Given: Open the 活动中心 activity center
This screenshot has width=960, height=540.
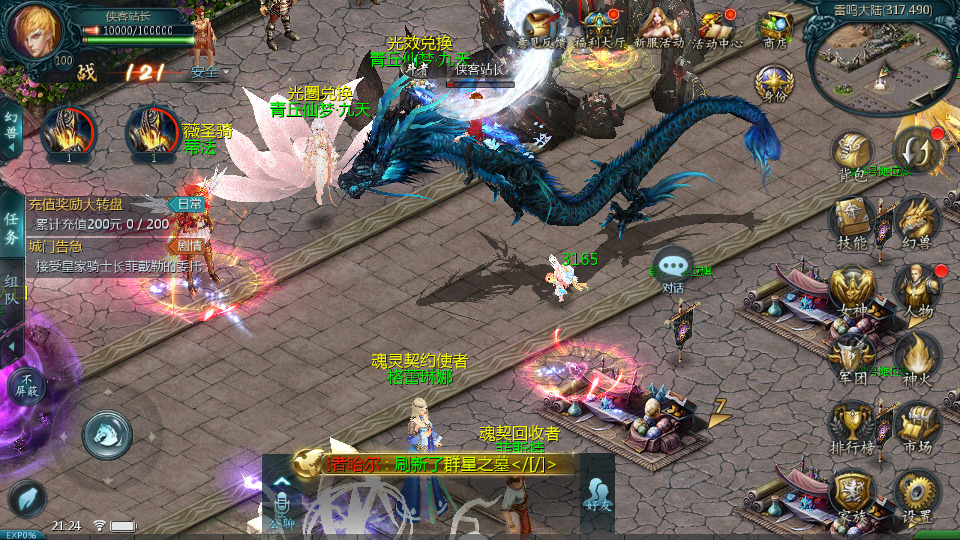Looking at the screenshot, I should coord(716,25).
